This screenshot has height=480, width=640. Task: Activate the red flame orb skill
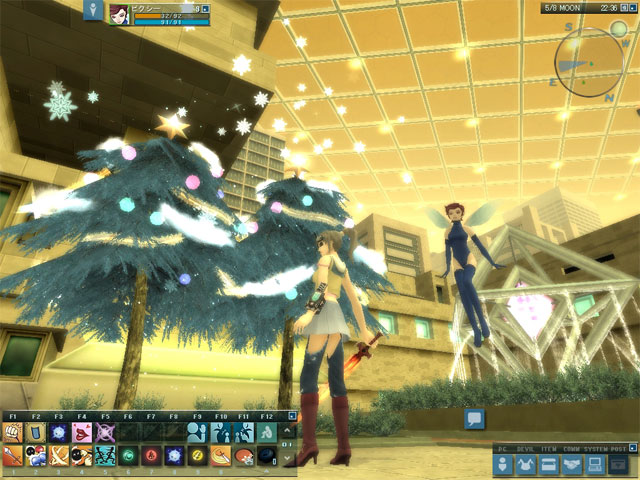(x=152, y=456)
